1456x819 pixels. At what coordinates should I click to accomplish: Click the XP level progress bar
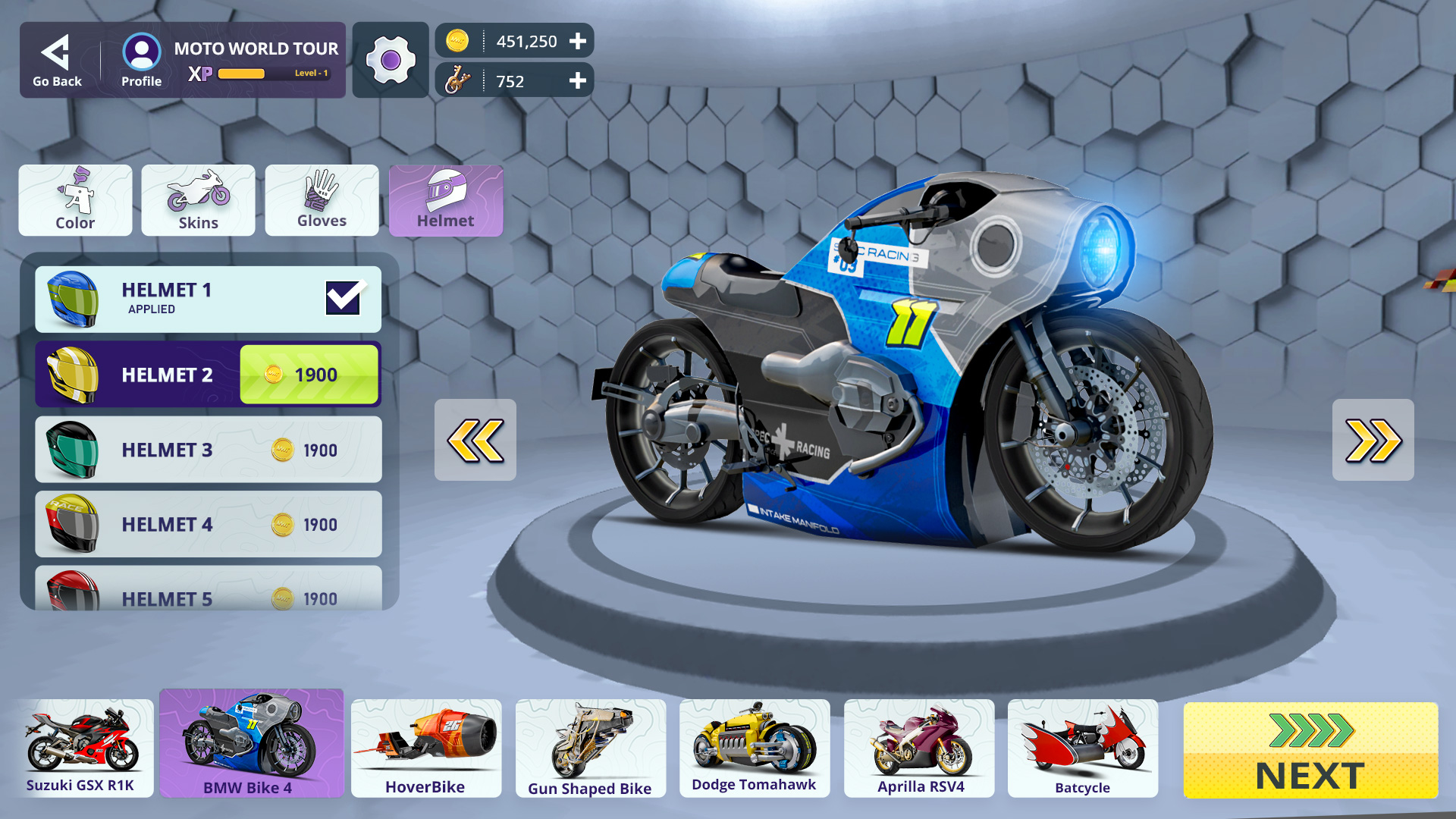pos(241,74)
